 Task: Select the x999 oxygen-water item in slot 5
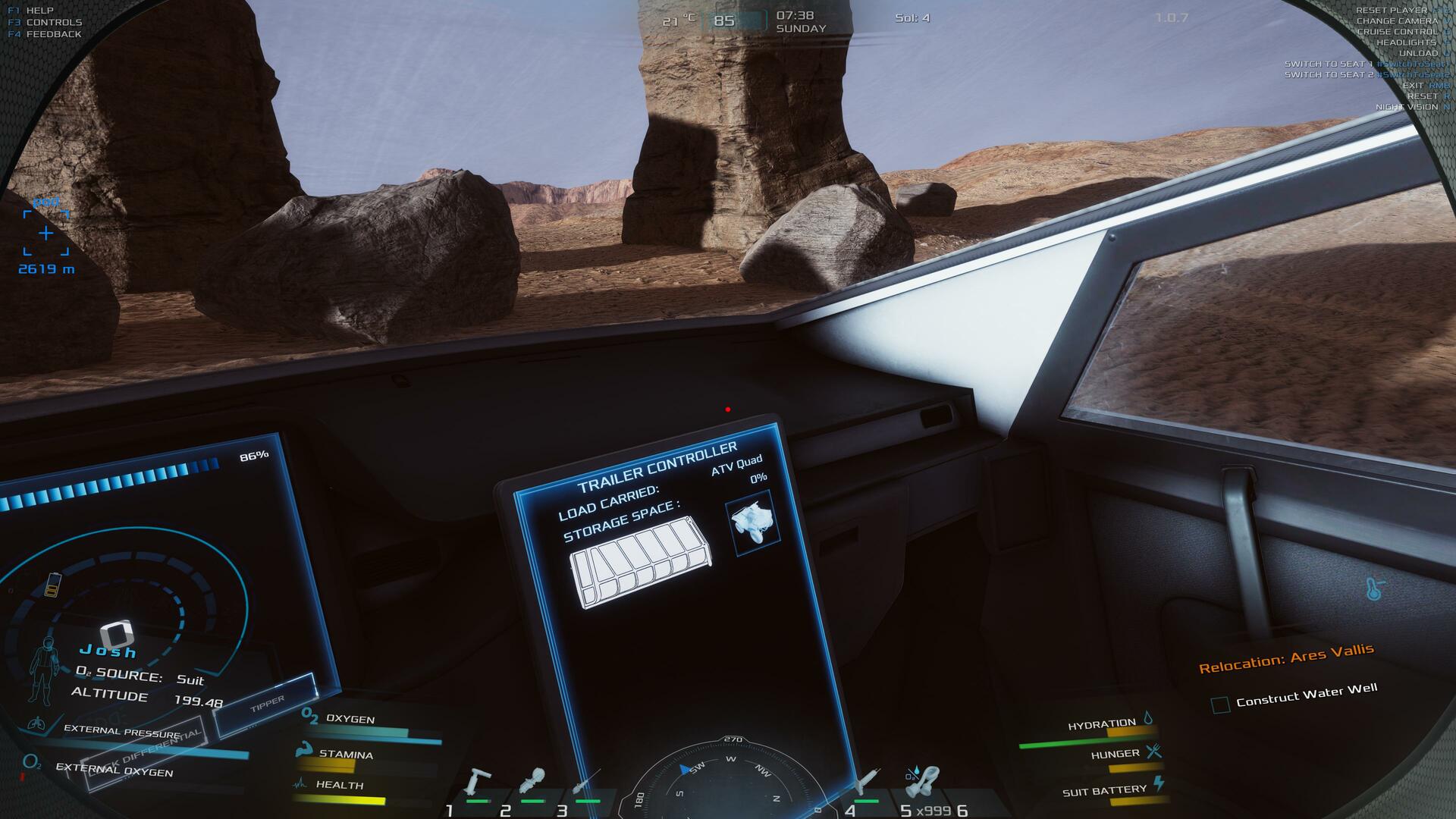(x=923, y=783)
